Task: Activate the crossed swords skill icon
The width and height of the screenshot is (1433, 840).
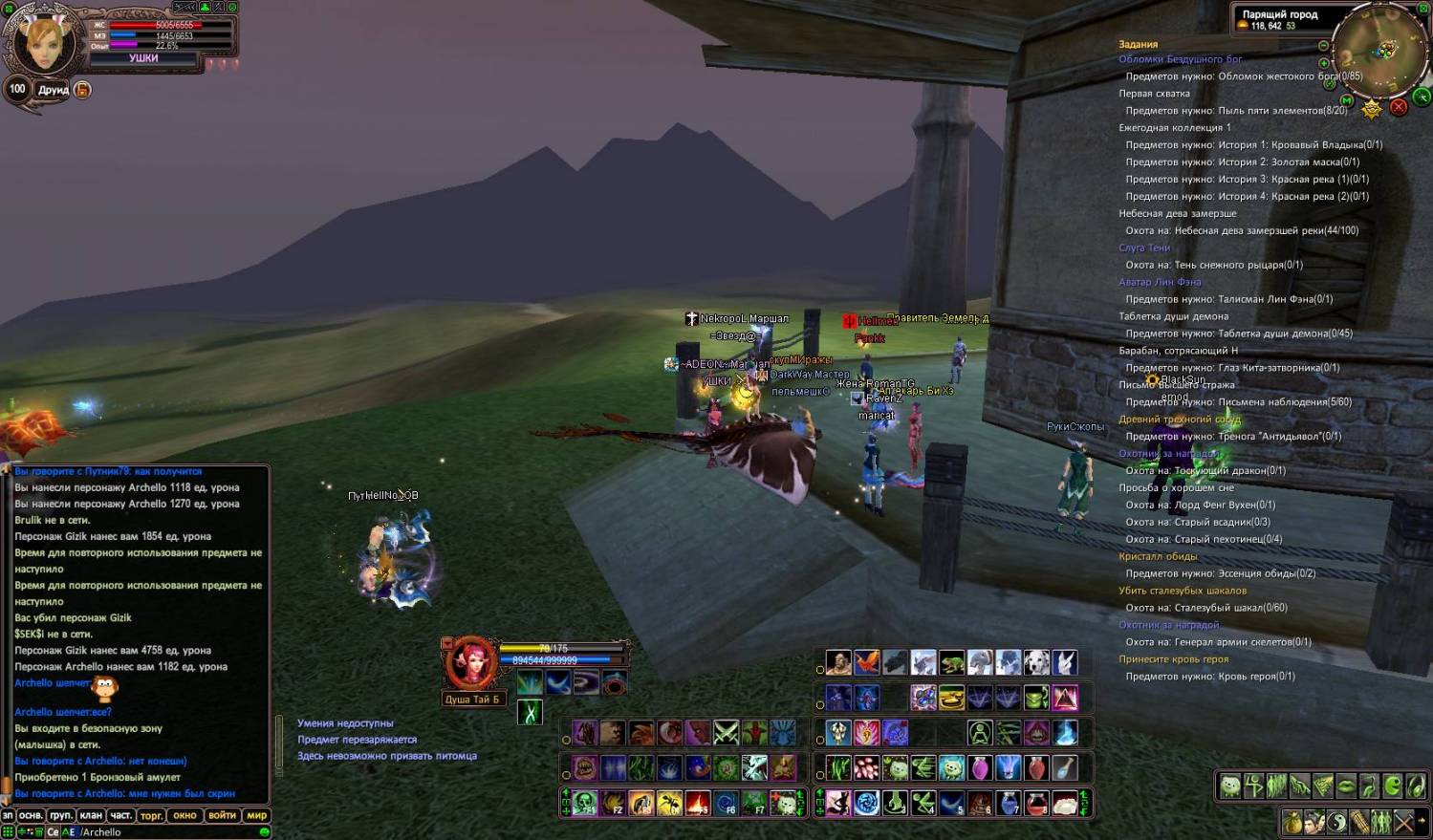Action: tap(727, 733)
